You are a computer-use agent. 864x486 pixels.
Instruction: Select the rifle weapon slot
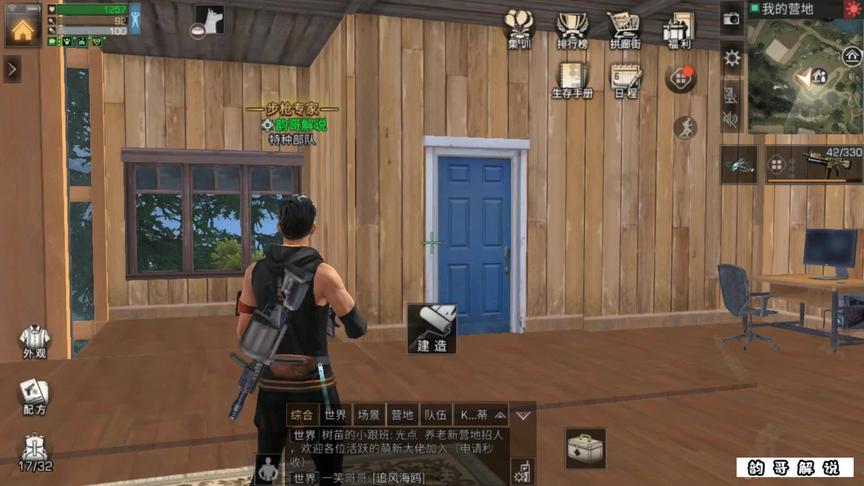coord(815,165)
